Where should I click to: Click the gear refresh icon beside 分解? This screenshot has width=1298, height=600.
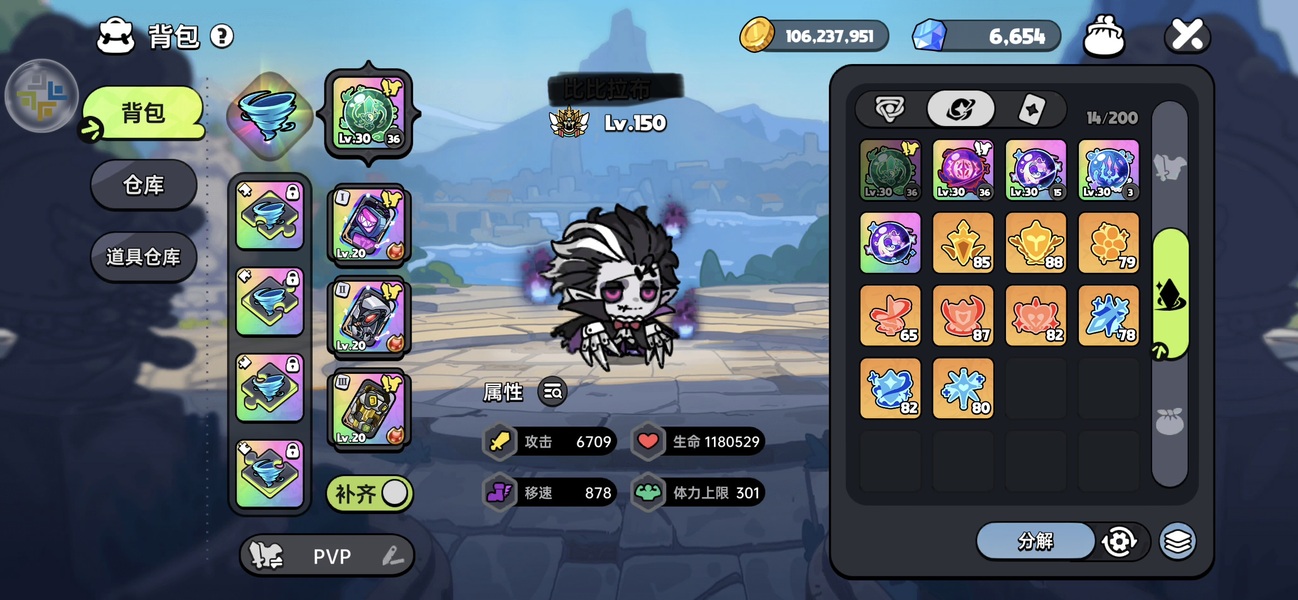1118,541
